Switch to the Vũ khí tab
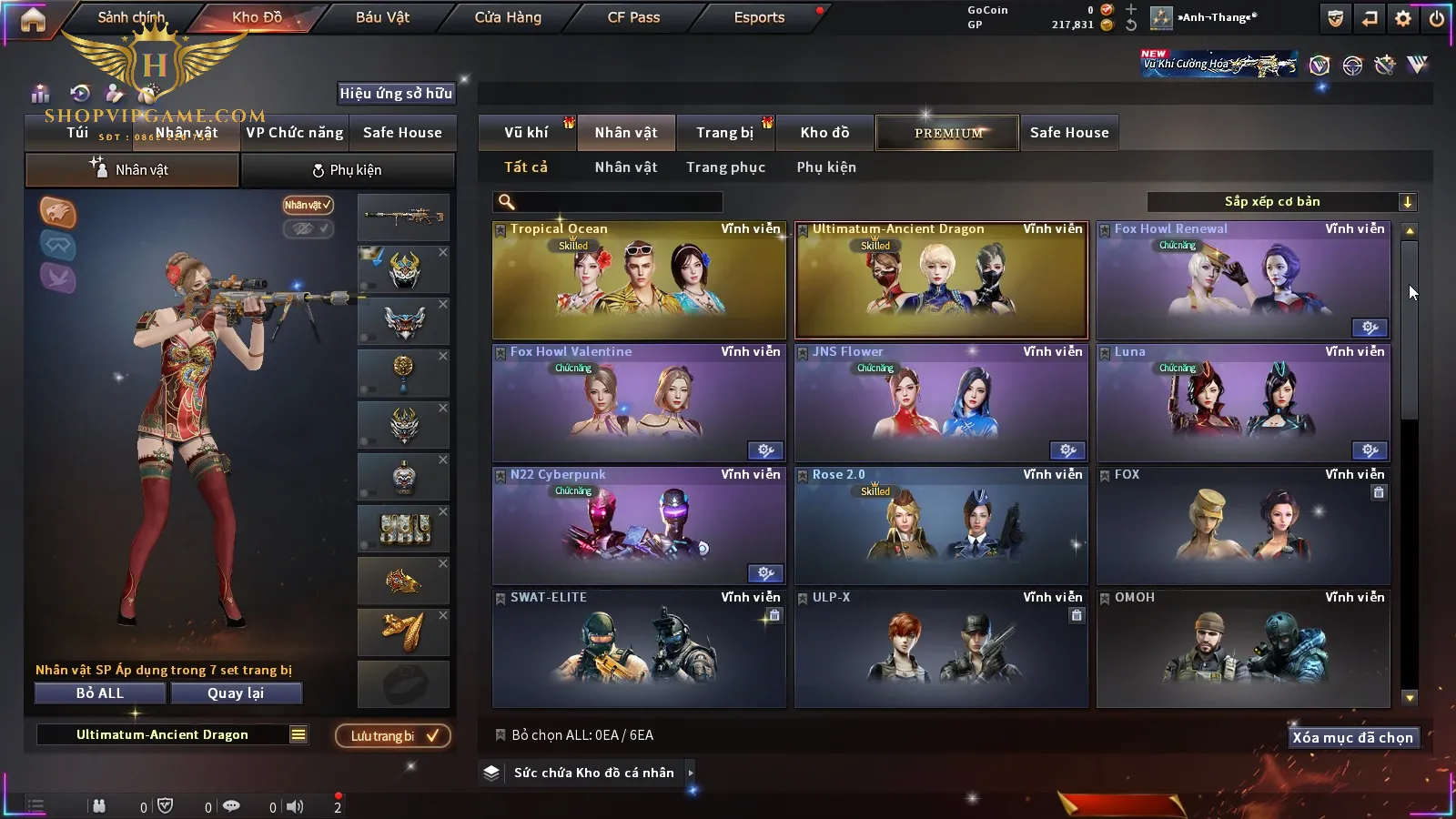1456x819 pixels. [x=526, y=133]
